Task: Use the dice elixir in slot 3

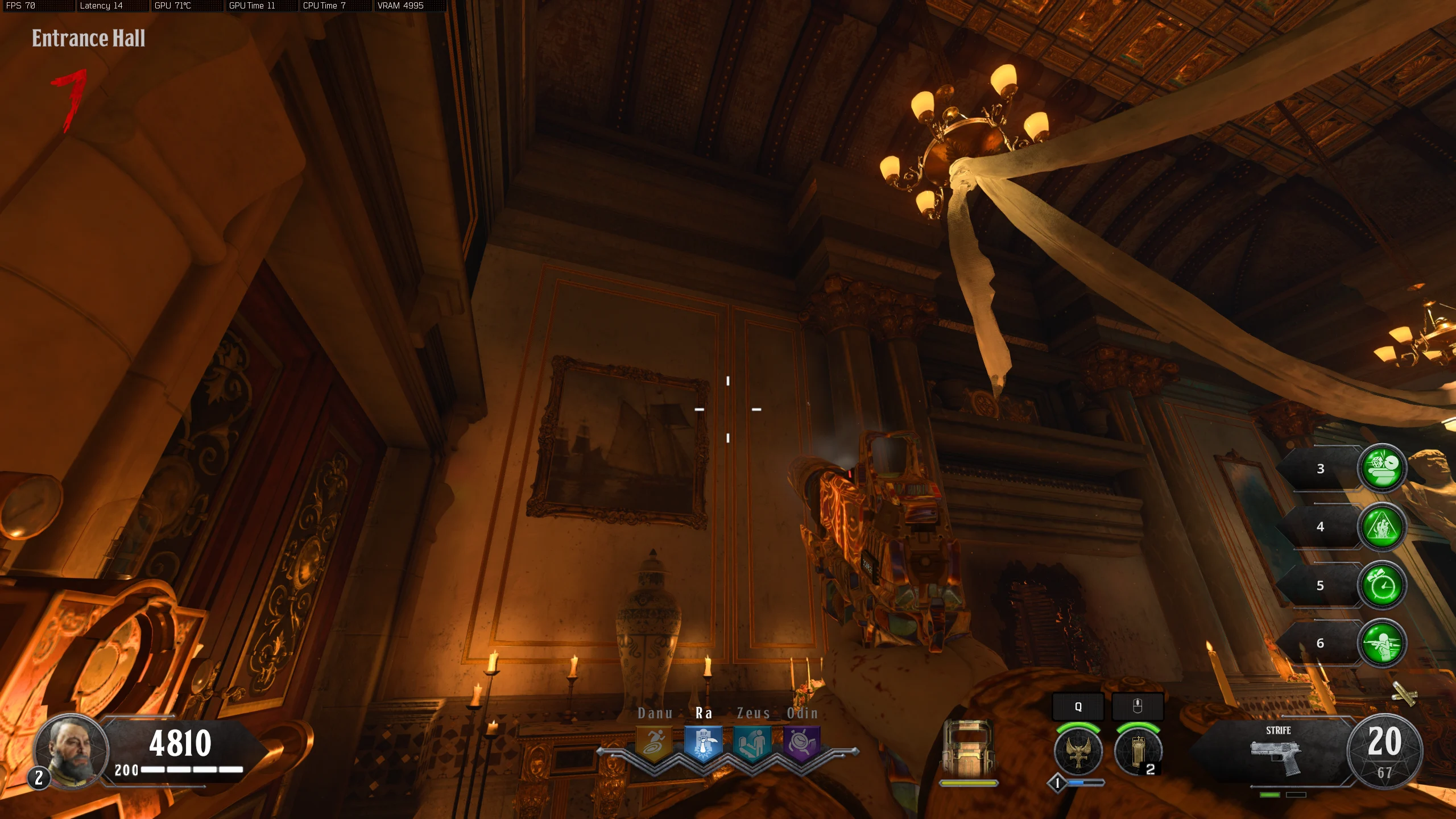Action: click(1382, 468)
